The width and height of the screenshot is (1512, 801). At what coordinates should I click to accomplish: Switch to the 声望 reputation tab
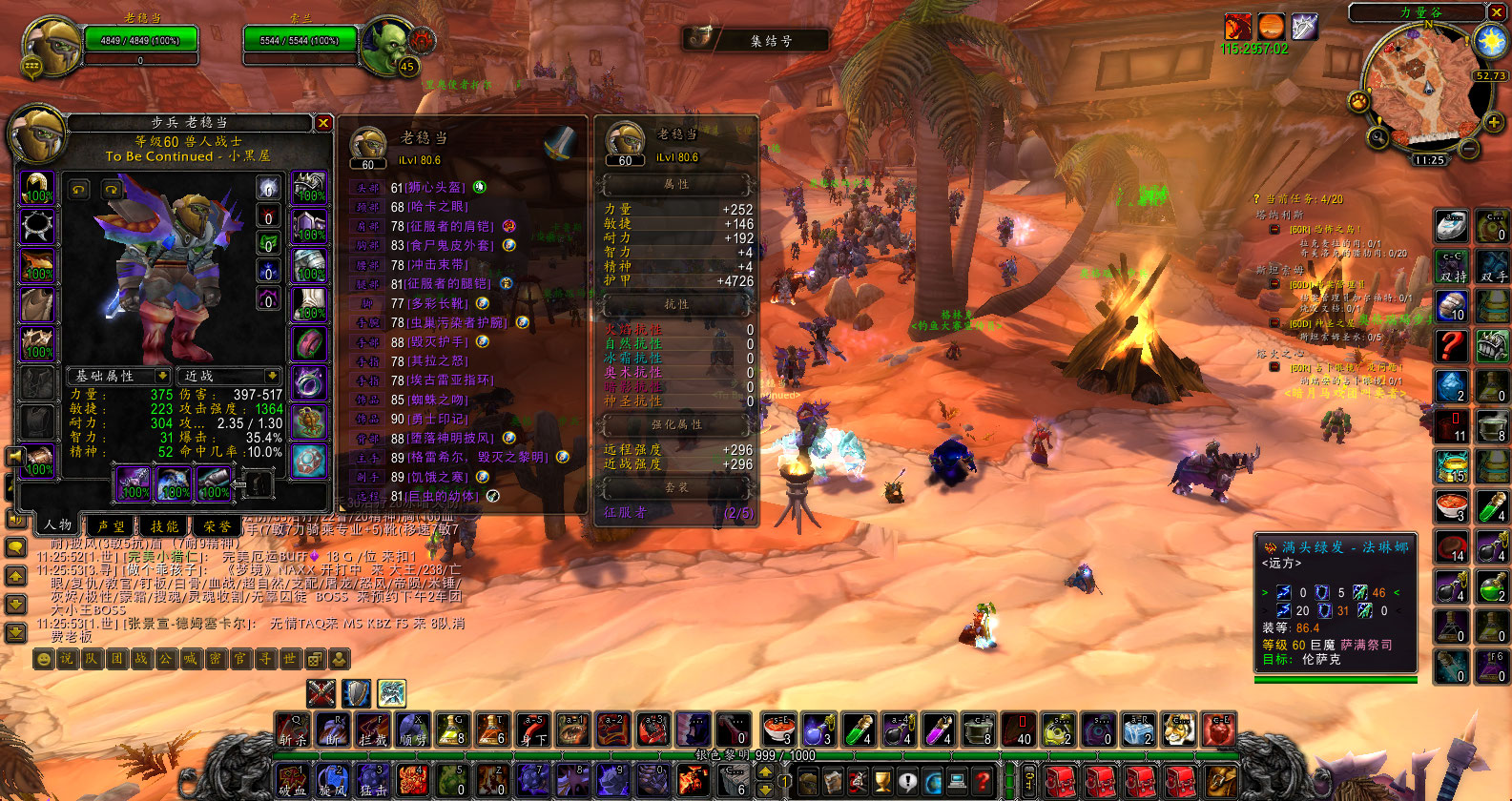pyautogui.click(x=111, y=525)
